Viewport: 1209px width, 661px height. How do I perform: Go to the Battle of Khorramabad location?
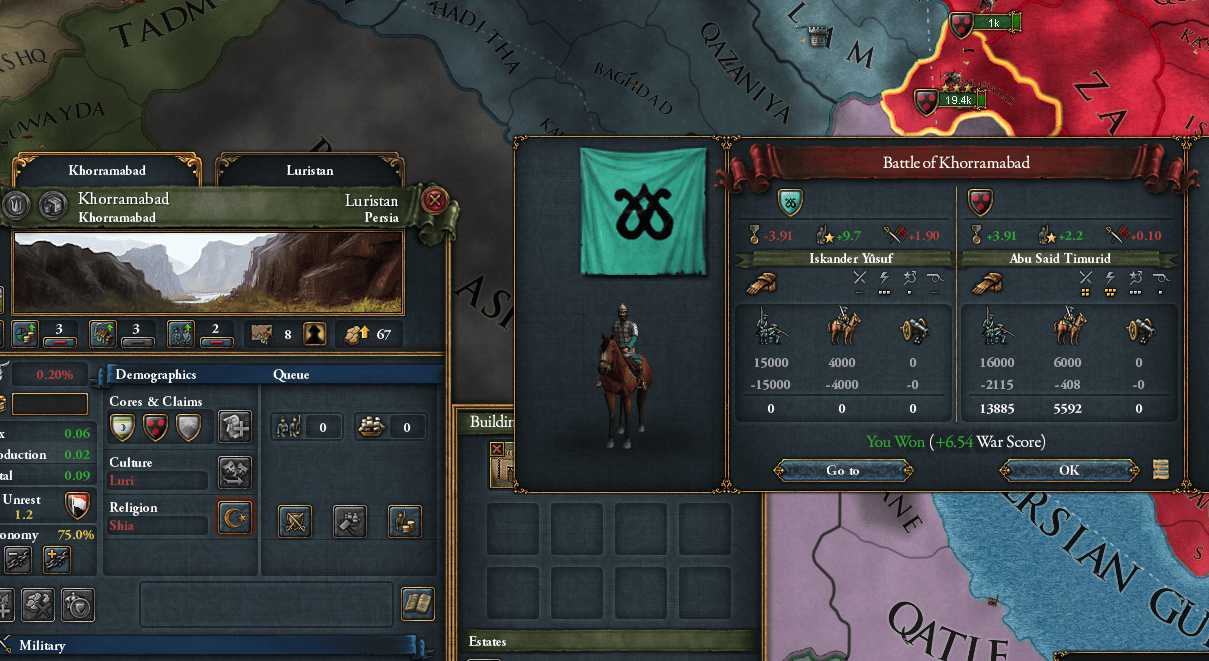click(842, 470)
